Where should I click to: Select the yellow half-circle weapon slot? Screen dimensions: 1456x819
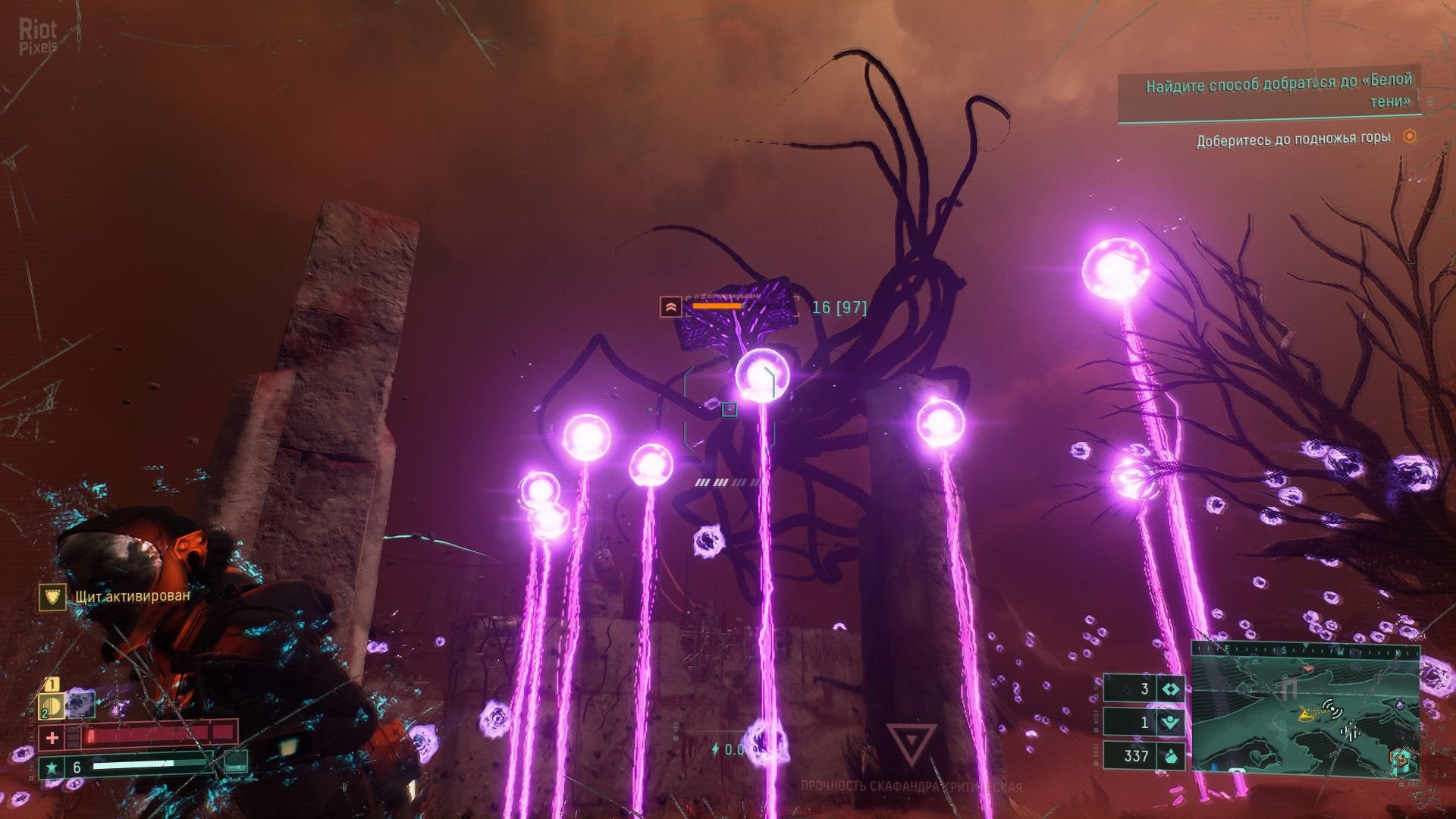point(50,707)
